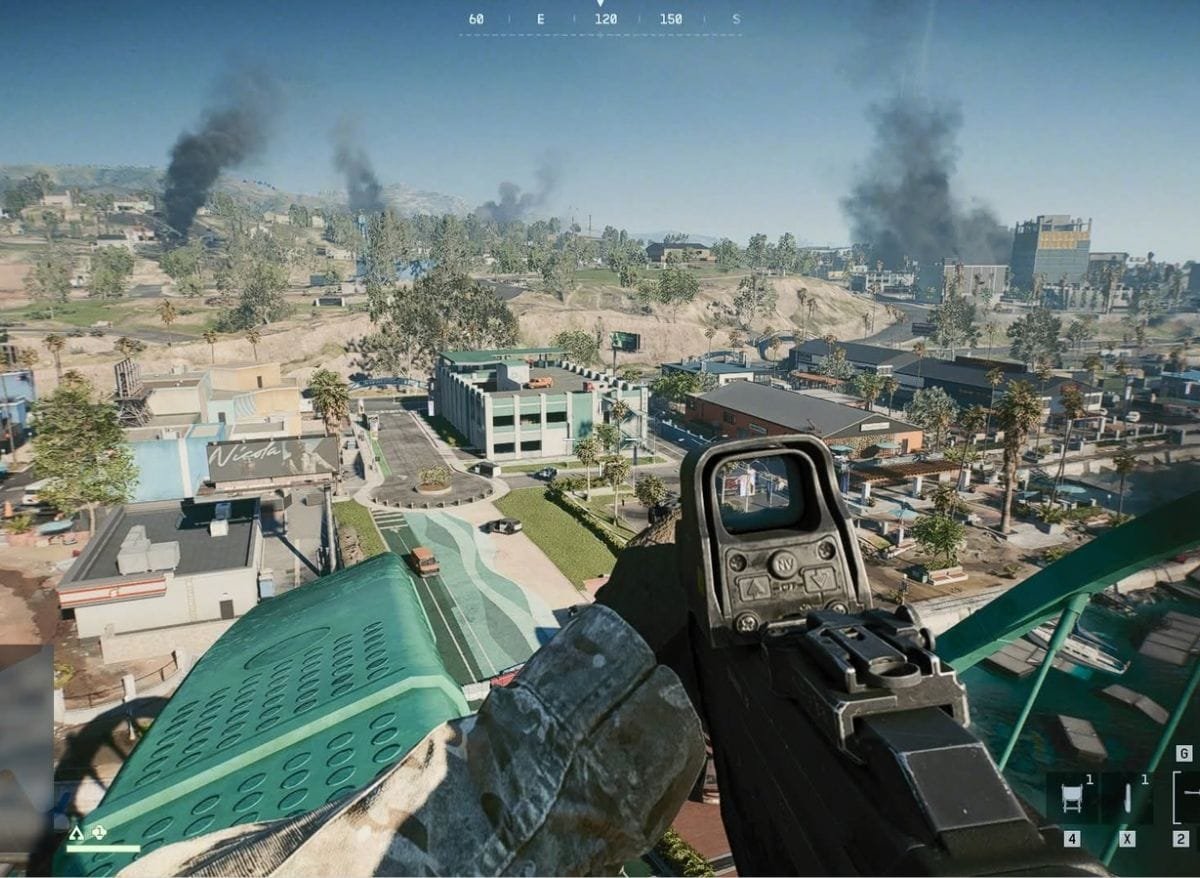Screen dimensions: 1200x878
Task: Select the throwable slot beside the gadget
Action: pyautogui.click(x=1128, y=798)
